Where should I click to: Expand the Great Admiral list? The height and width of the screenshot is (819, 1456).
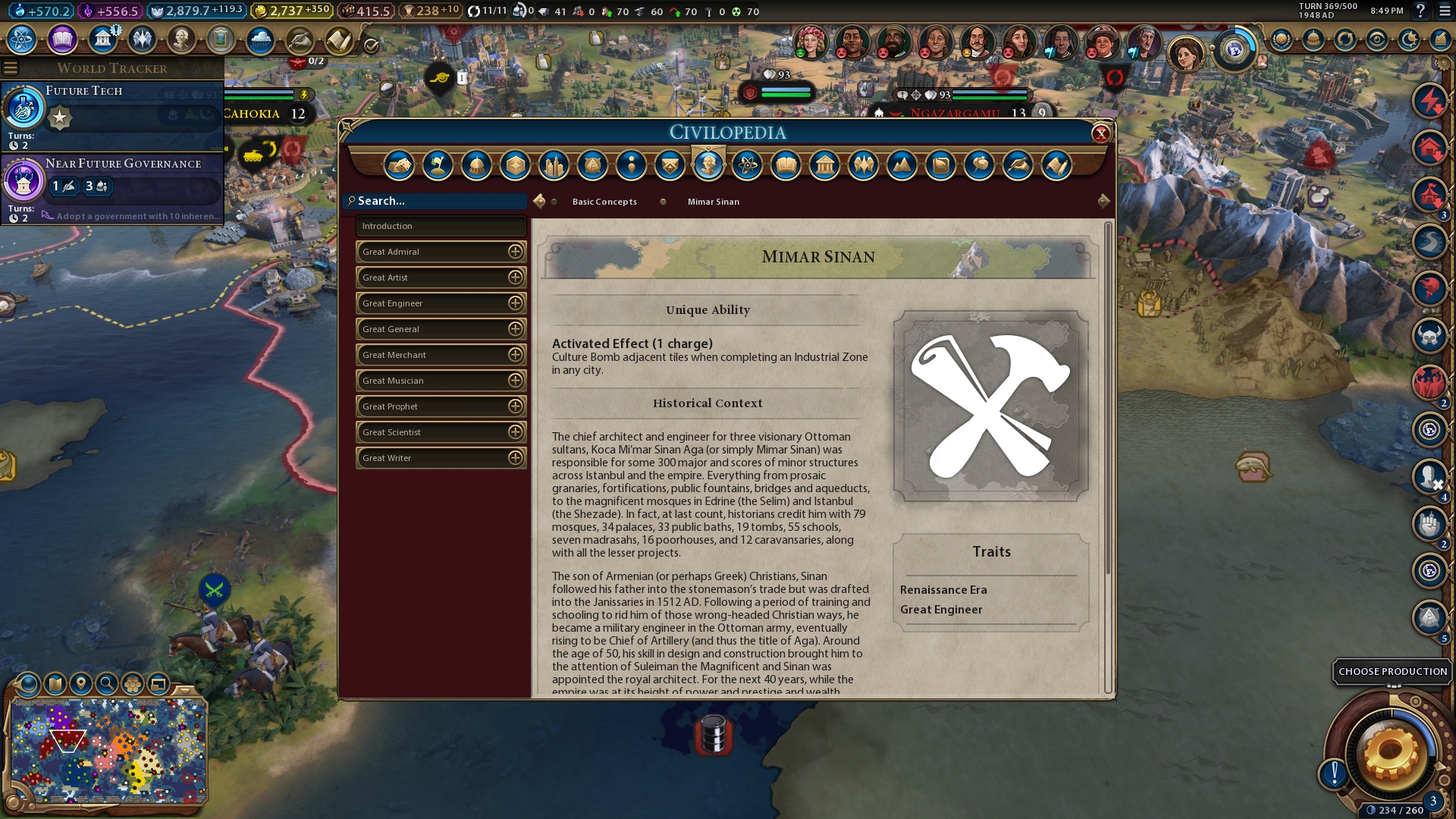pos(516,252)
